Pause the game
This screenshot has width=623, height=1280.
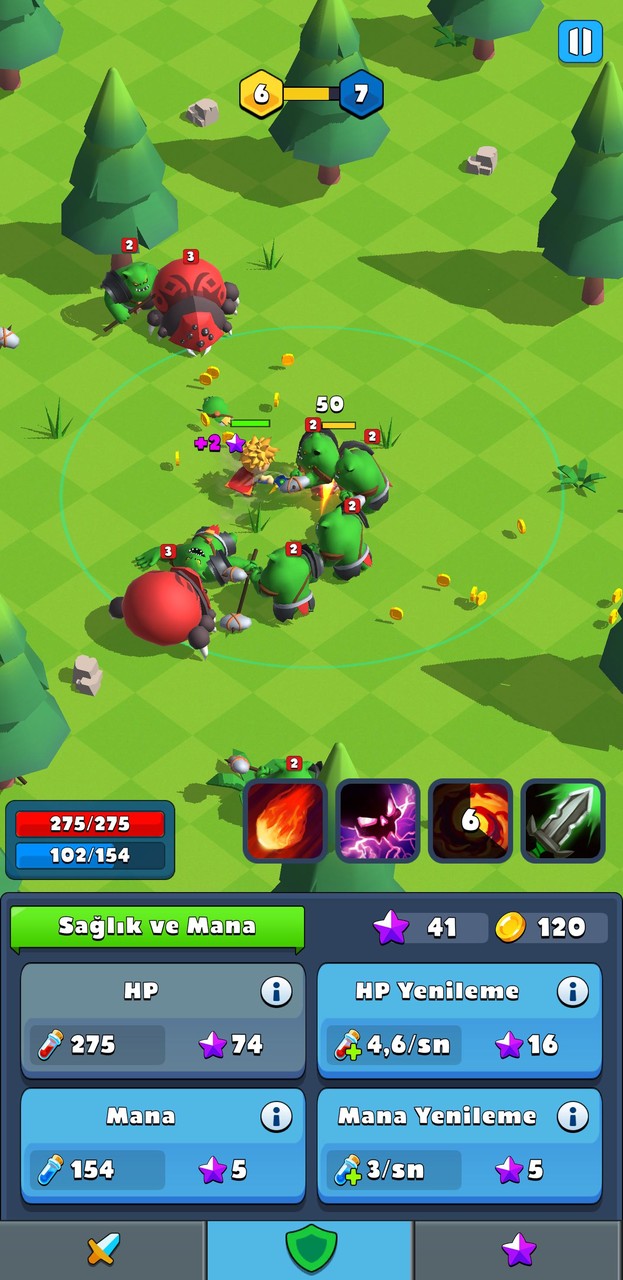pyautogui.click(x=580, y=42)
